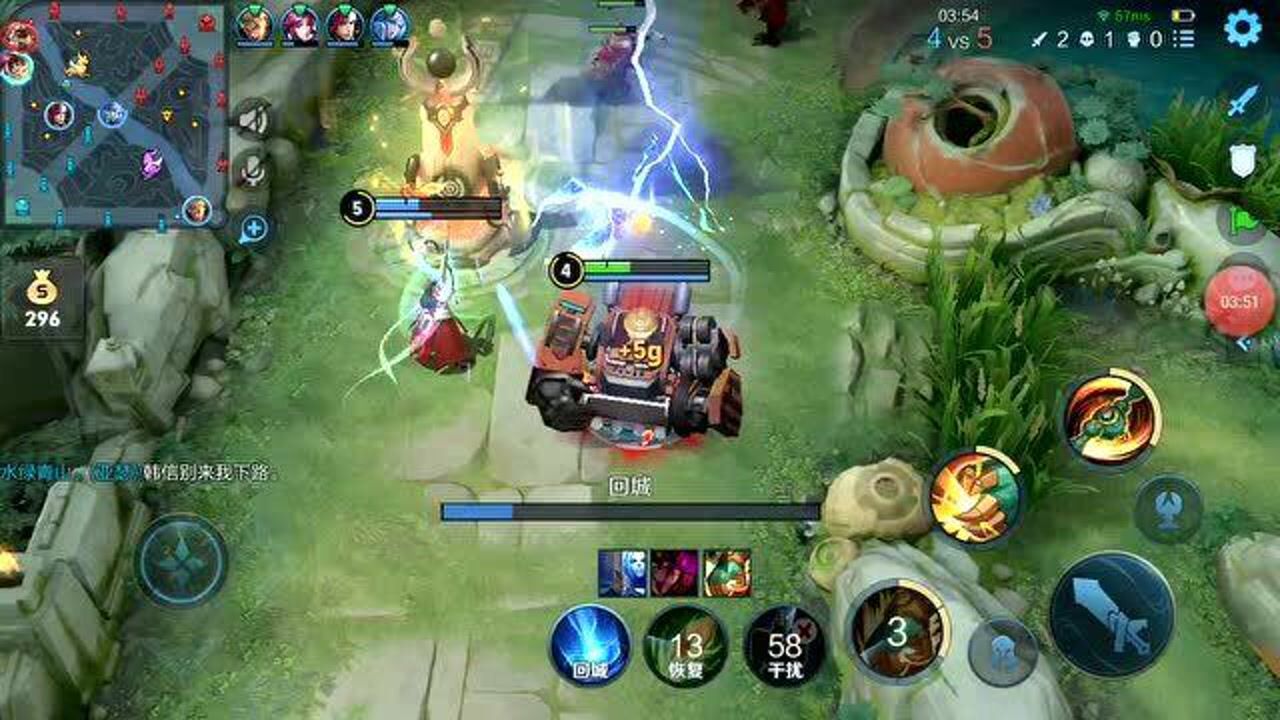The height and width of the screenshot is (720, 1280).
Task: Tap the large sword basic attack button
Action: tap(1111, 614)
